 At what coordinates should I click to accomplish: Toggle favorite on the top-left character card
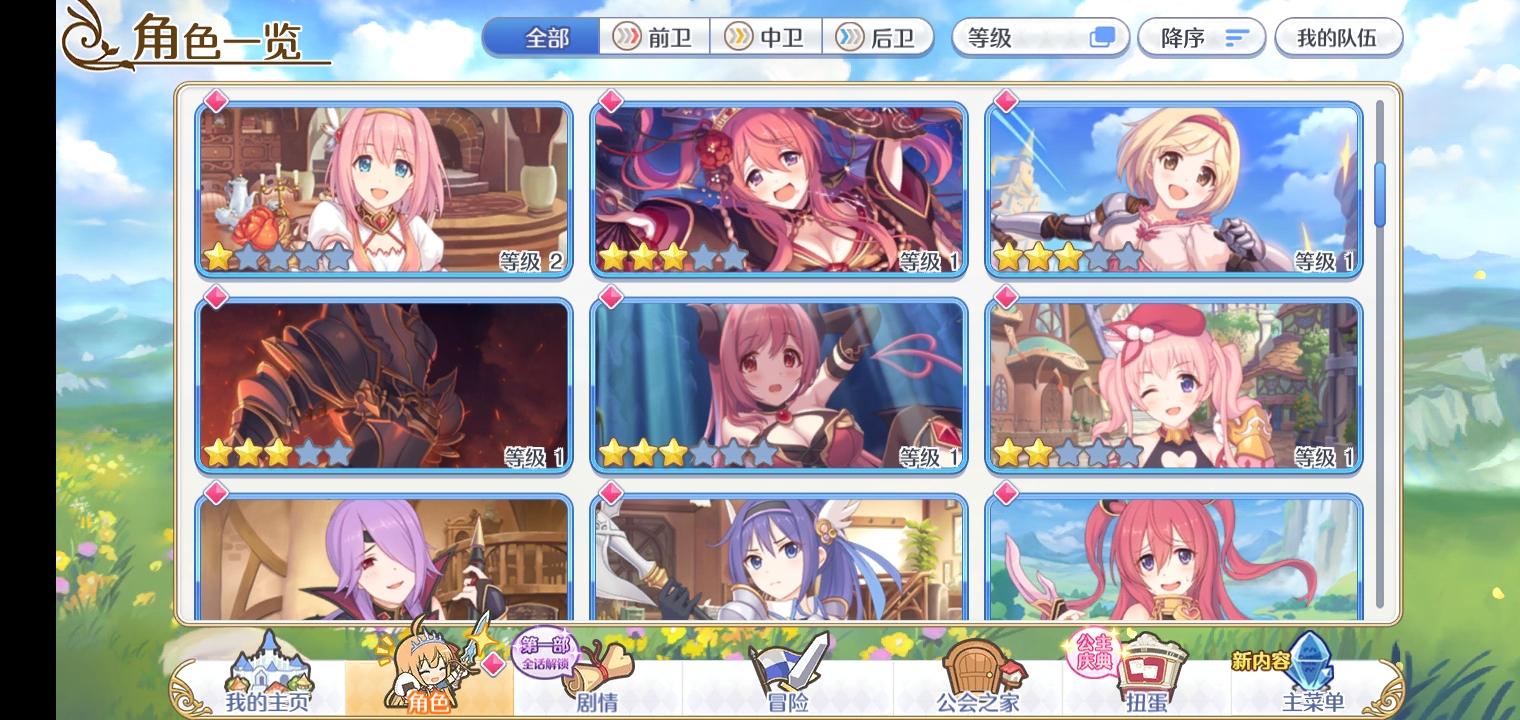point(215,100)
